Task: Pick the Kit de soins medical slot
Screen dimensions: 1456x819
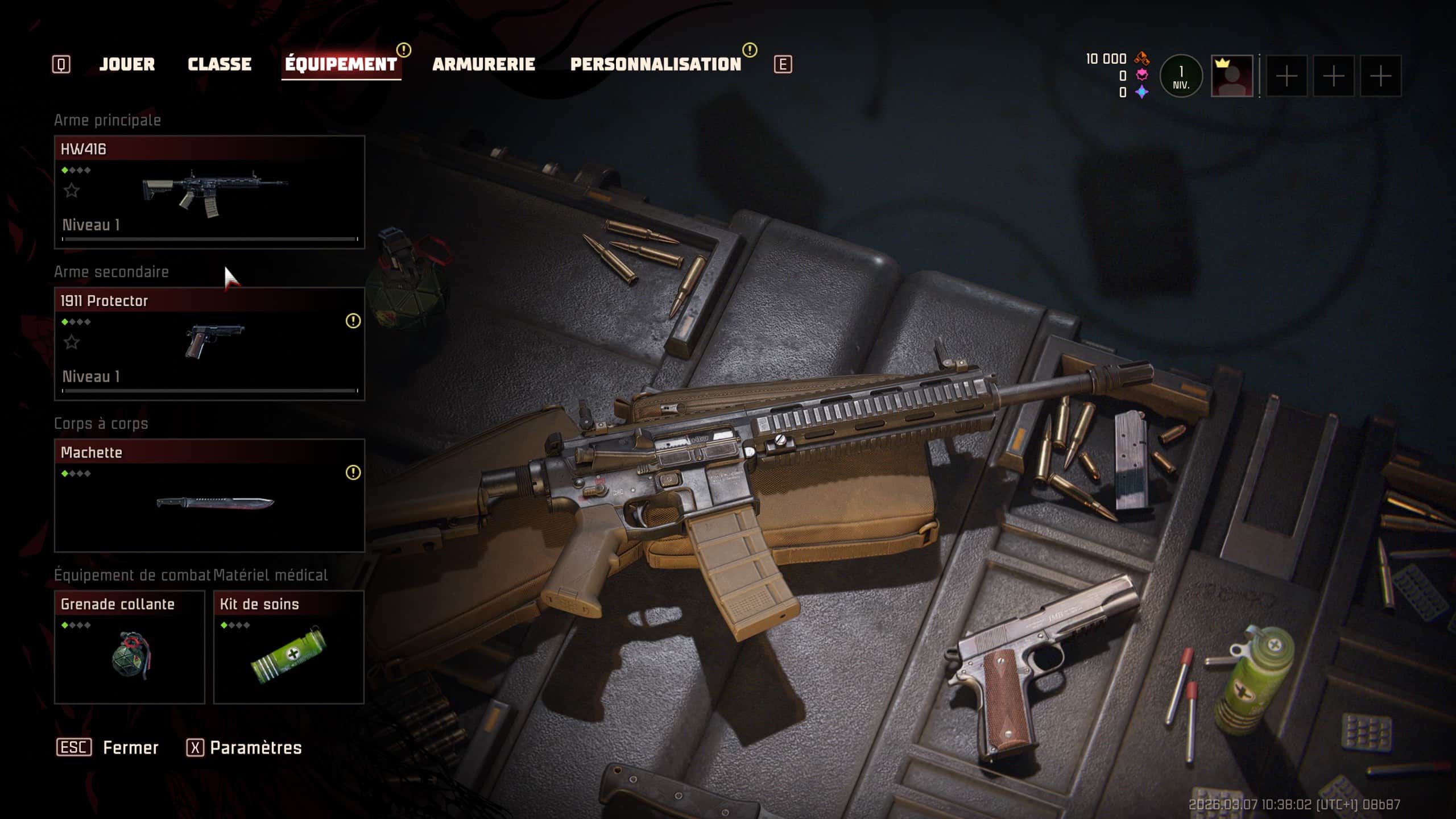Action: (288, 647)
